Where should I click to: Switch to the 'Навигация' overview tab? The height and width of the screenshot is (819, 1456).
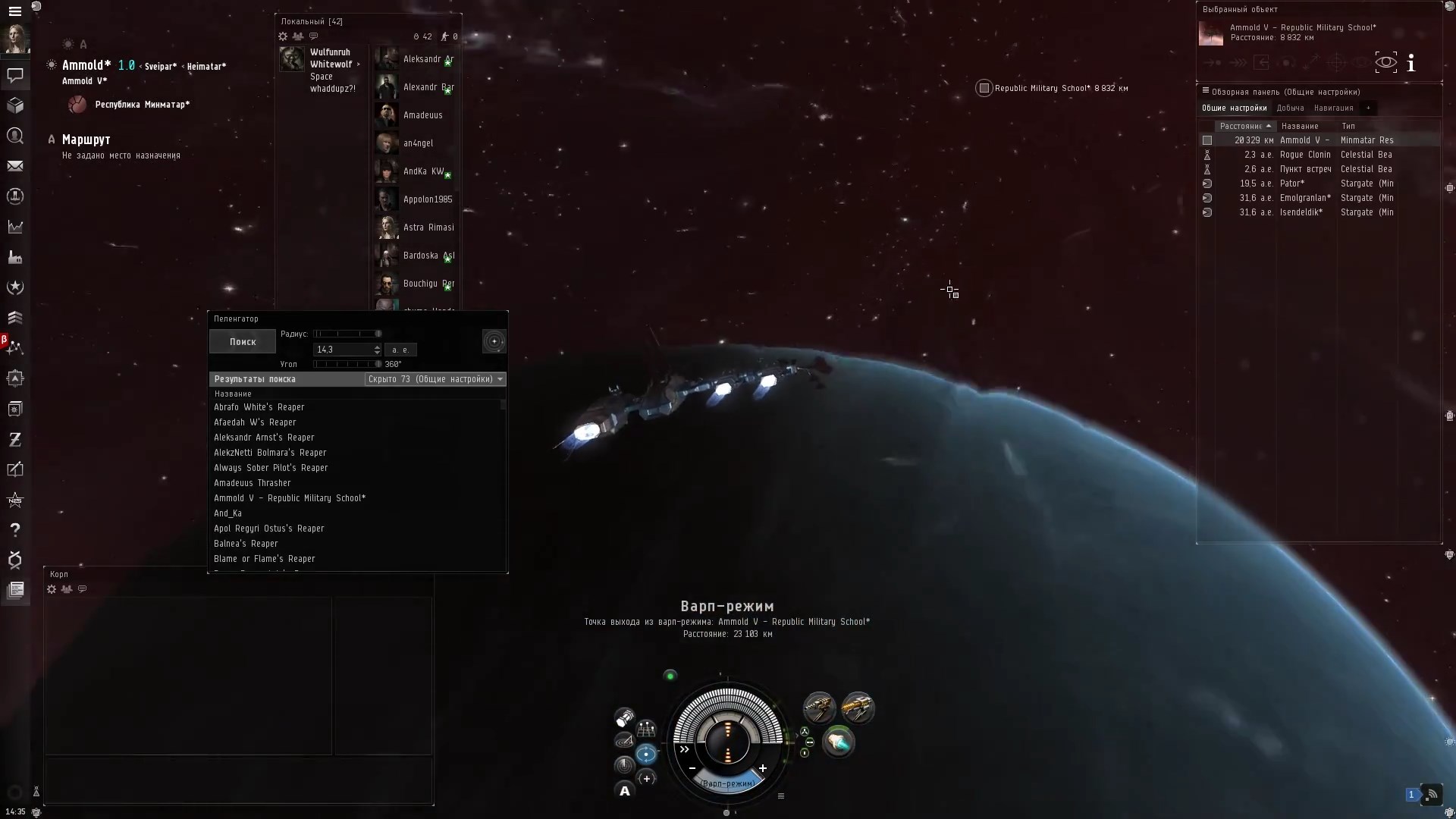[x=1333, y=108]
